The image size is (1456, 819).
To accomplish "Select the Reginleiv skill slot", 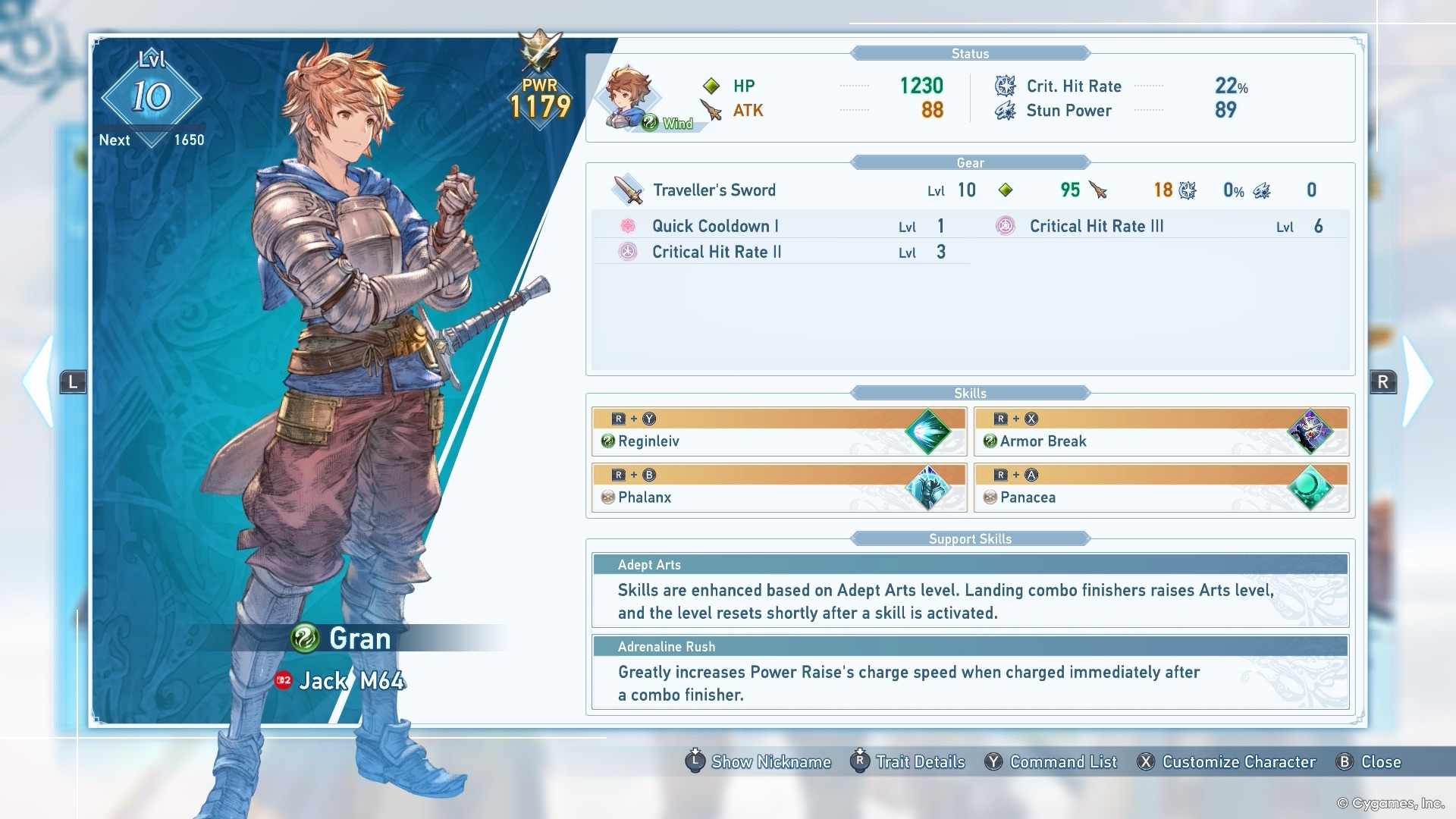I will tap(779, 432).
